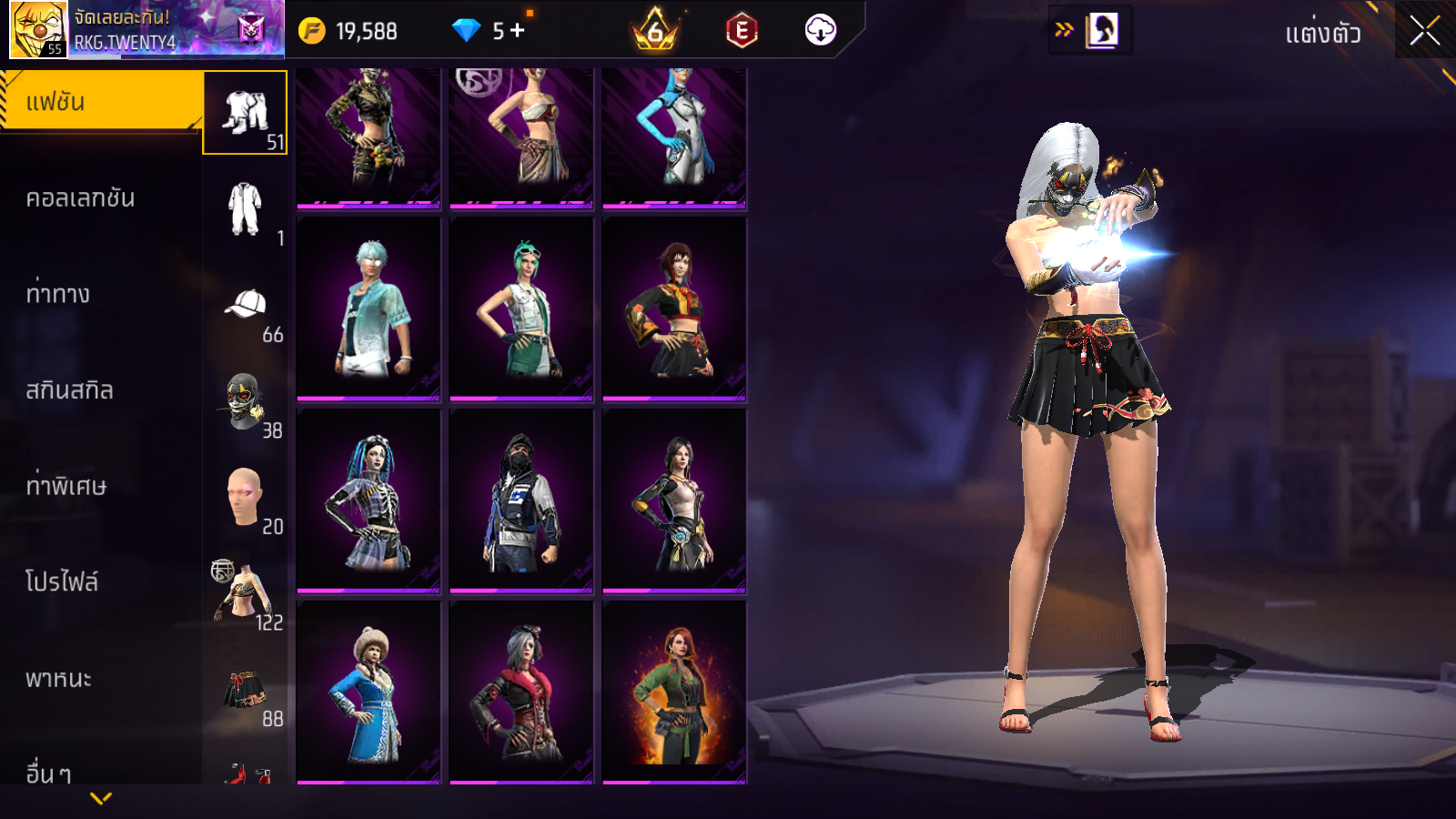The height and width of the screenshot is (819, 1456).
Task: Select the mask subcategory showing 38
Action: 245,401
